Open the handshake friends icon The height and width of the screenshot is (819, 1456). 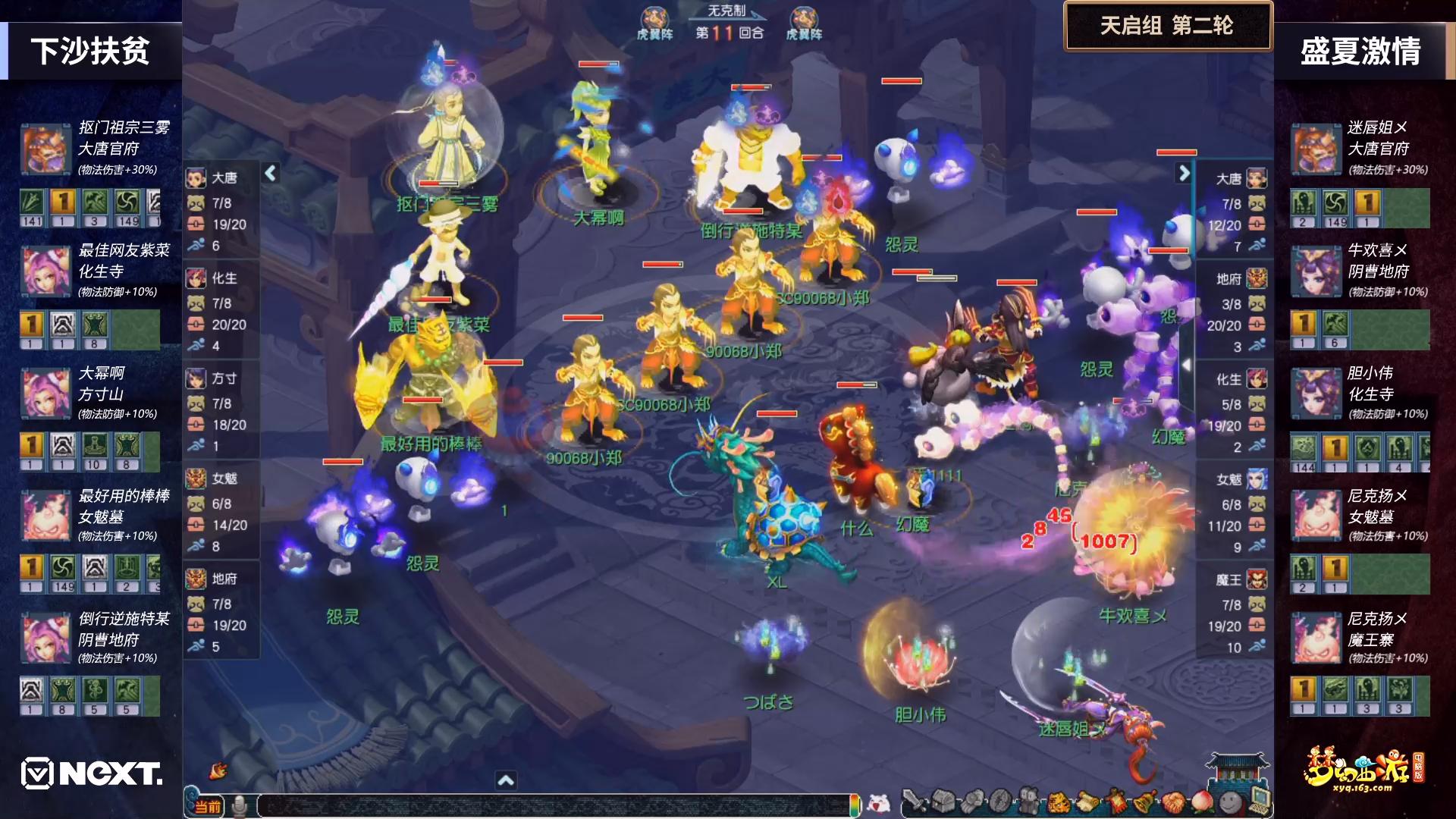(x=1173, y=801)
